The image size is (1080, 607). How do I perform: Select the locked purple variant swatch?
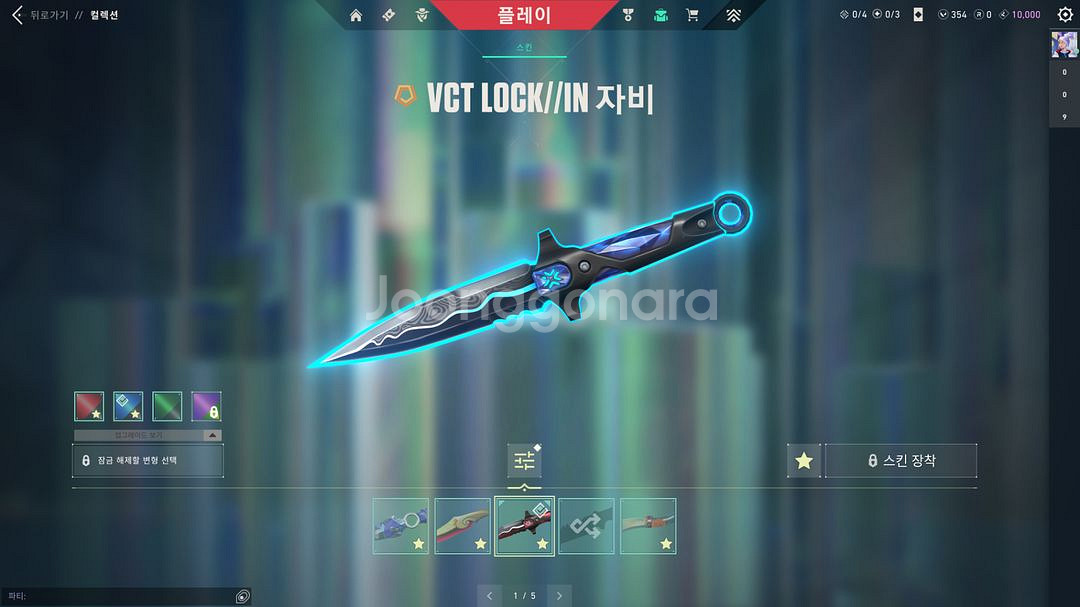point(206,406)
